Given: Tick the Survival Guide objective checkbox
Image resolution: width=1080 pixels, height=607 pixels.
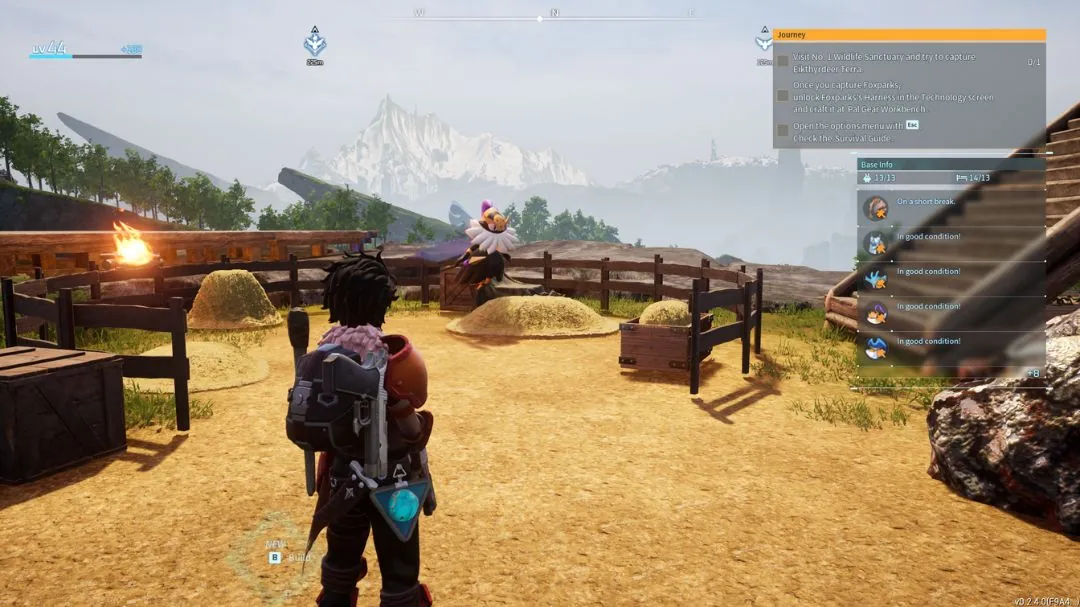Looking at the screenshot, I should (783, 132).
